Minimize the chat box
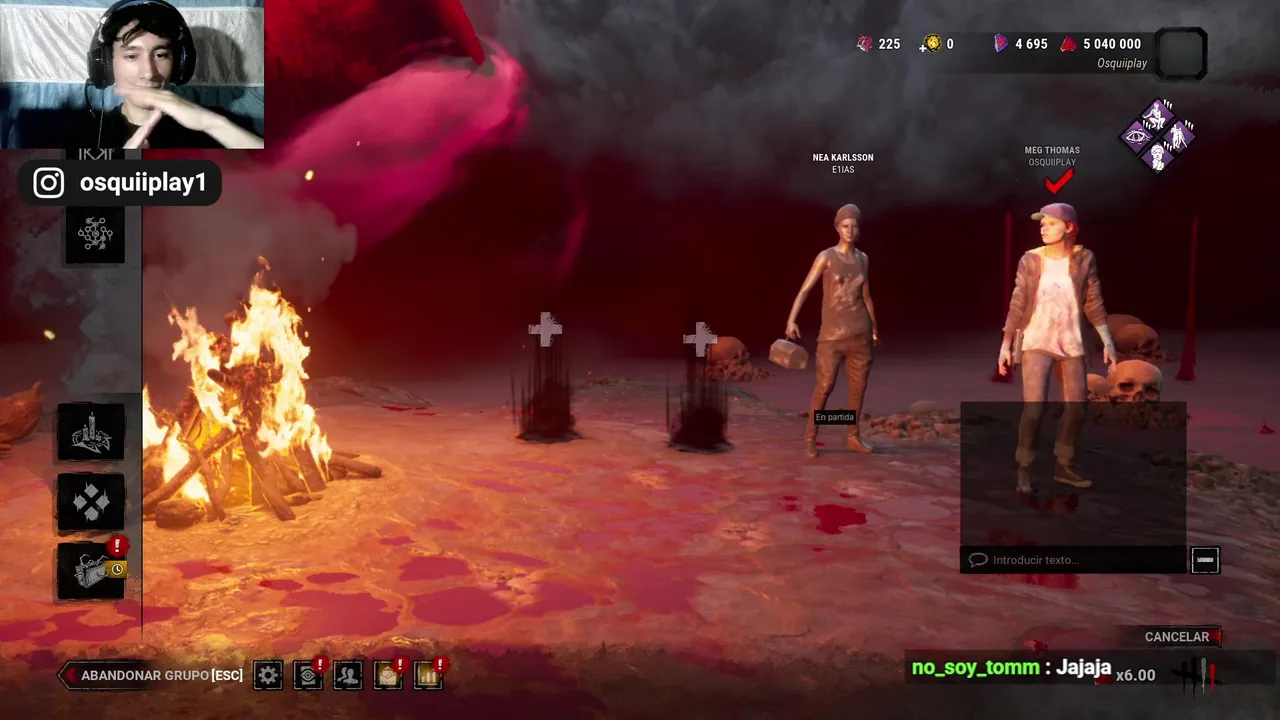The height and width of the screenshot is (720, 1280). point(1205,560)
